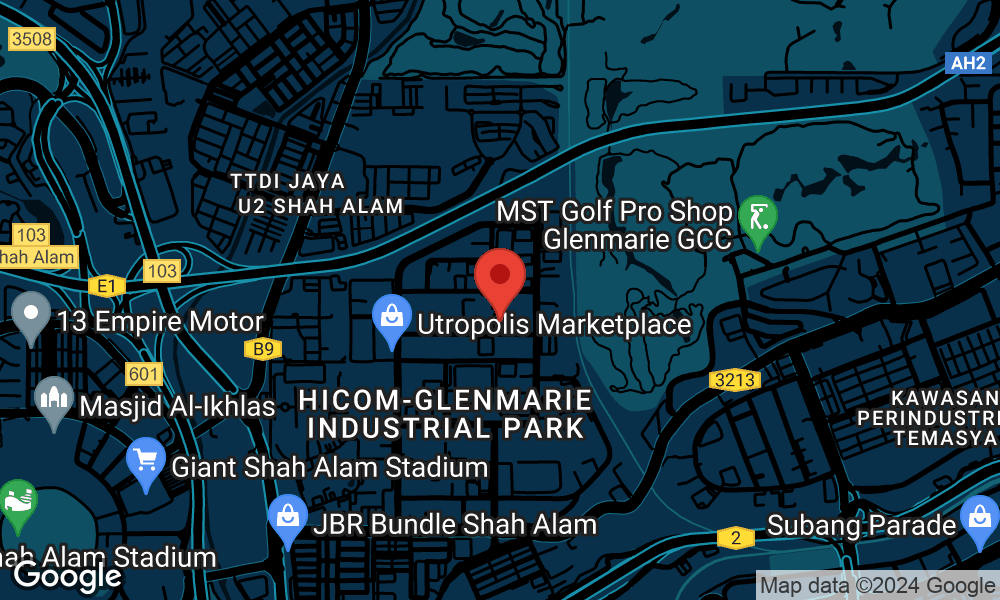Click the green Shah Alam Stadium marker
The image size is (1000, 600).
[x=17, y=502]
